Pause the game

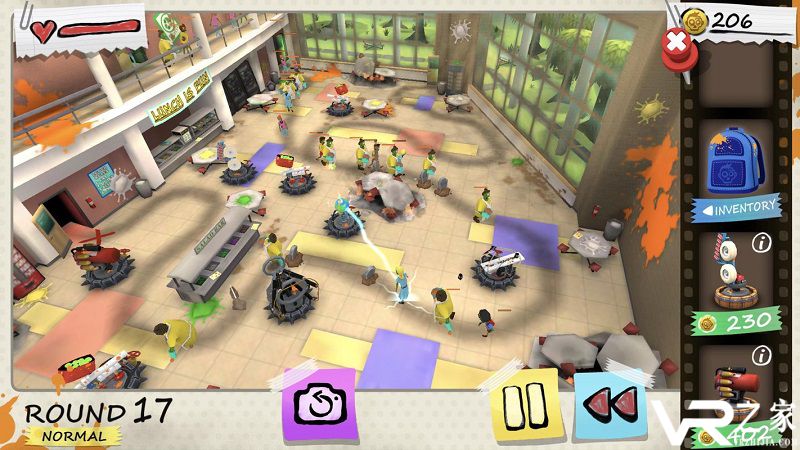coord(522,405)
